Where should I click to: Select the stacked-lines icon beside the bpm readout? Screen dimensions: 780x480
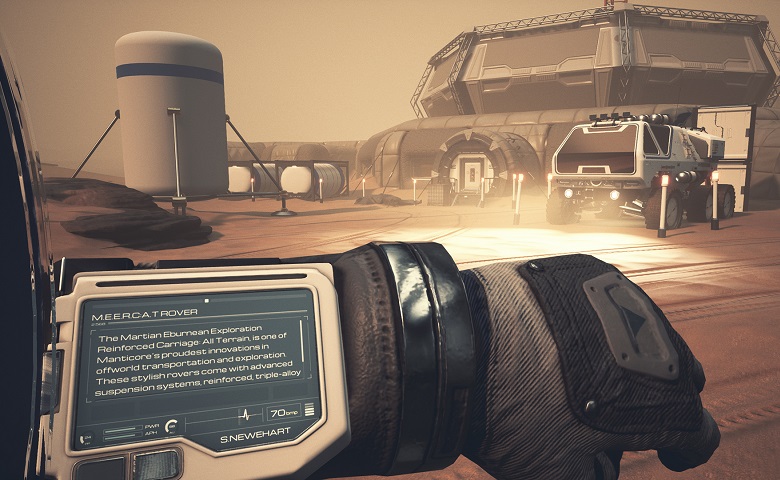click(309, 410)
